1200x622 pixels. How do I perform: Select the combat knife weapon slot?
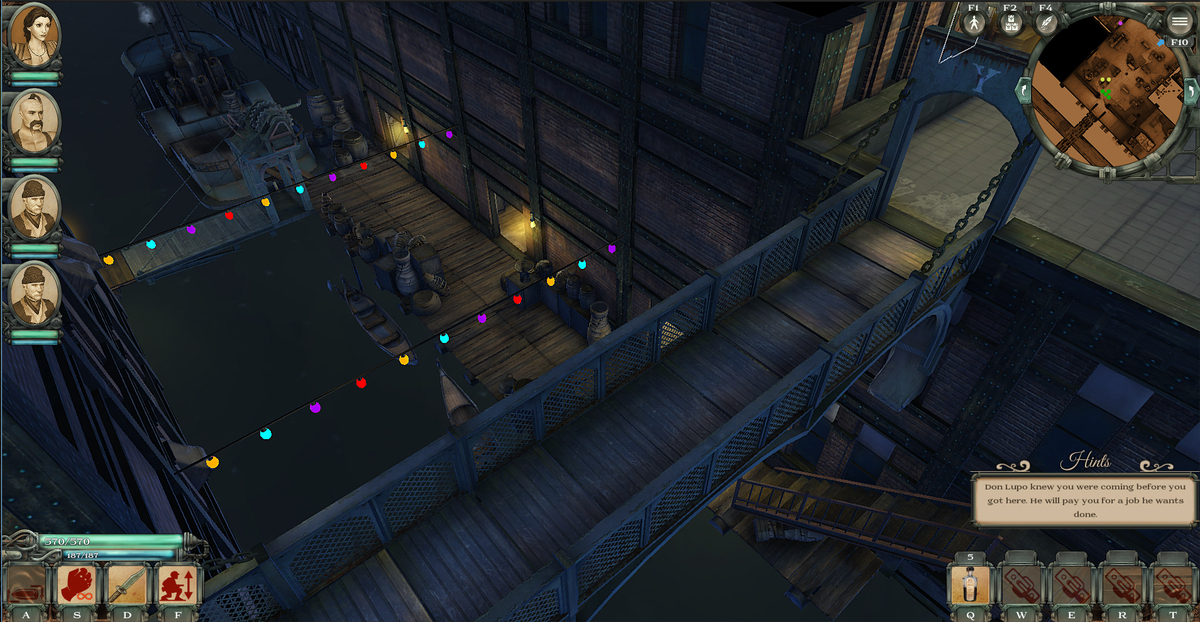click(128, 584)
